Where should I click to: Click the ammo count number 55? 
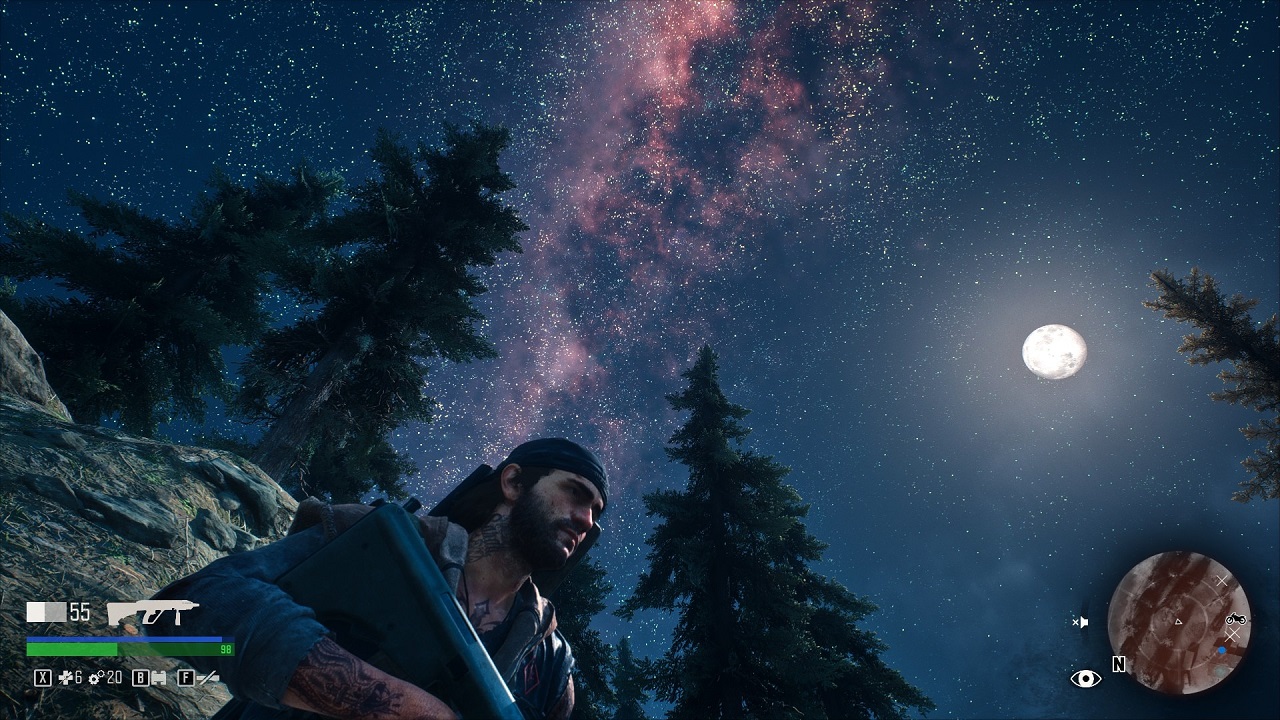[x=80, y=612]
